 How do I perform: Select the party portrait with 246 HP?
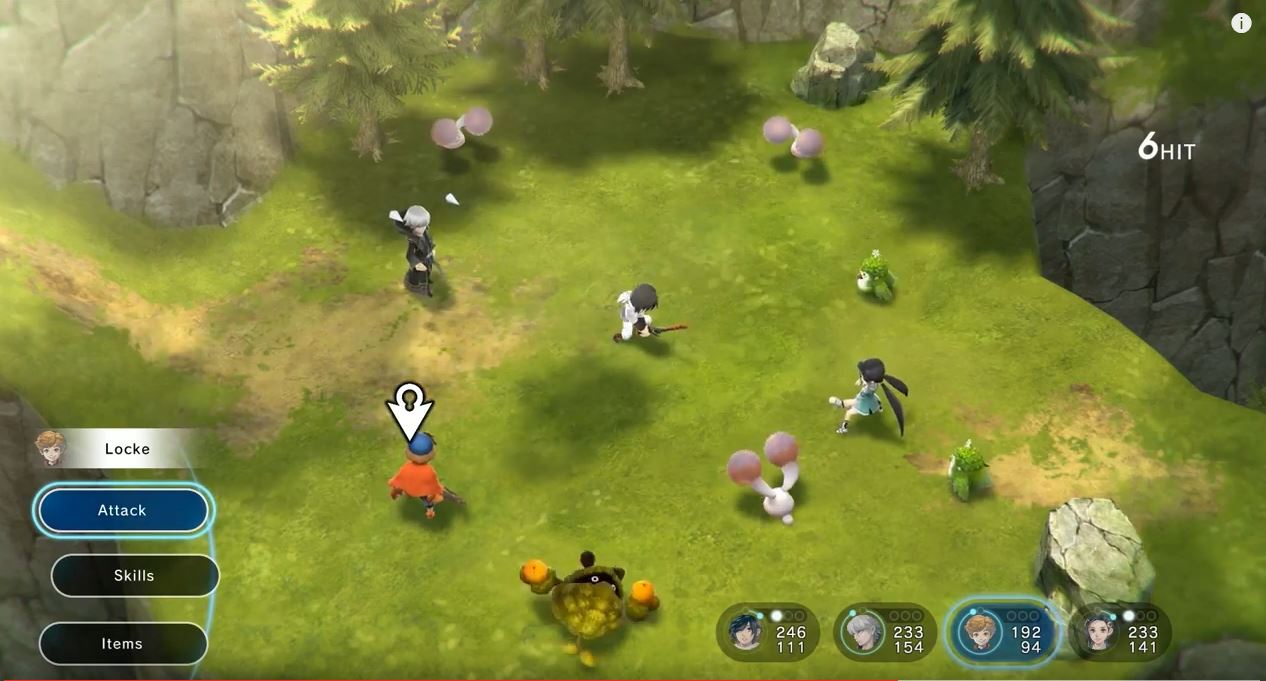pyautogui.click(x=748, y=632)
